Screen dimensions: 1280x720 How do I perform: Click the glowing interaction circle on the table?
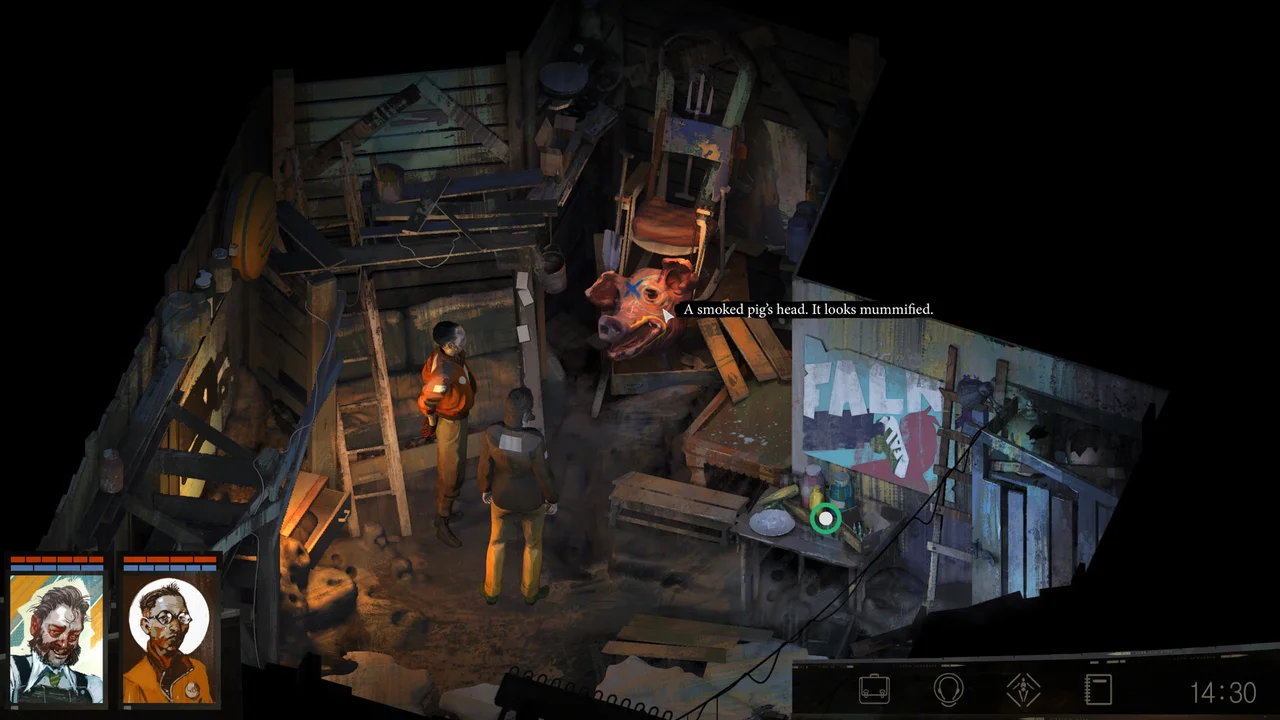(824, 518)
